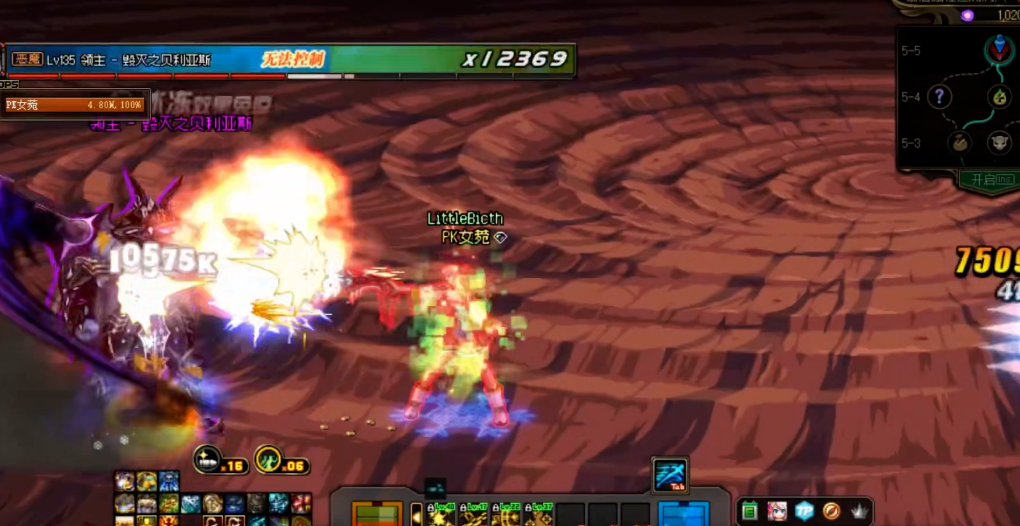This screenshot has height=526, width=1020.
Task: Click the green figure icon with x06 count
Action: pyautogui.click(x=268, y=460)
